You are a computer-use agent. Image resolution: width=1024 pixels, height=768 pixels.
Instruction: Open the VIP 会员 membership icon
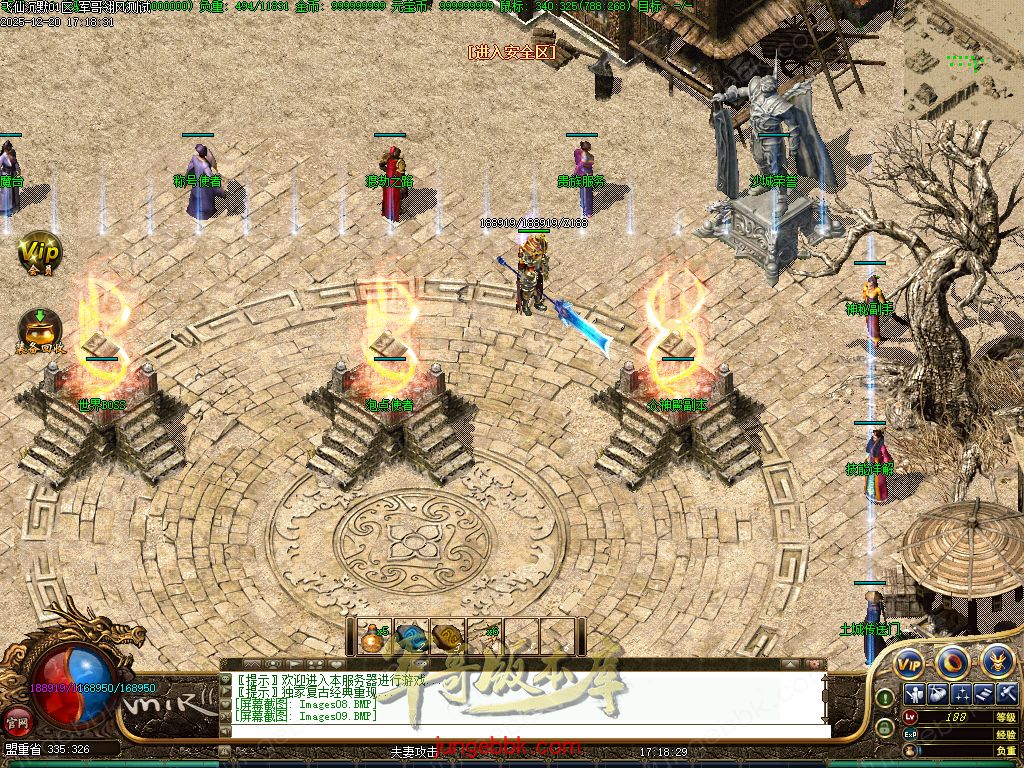(x=40, y=251)
